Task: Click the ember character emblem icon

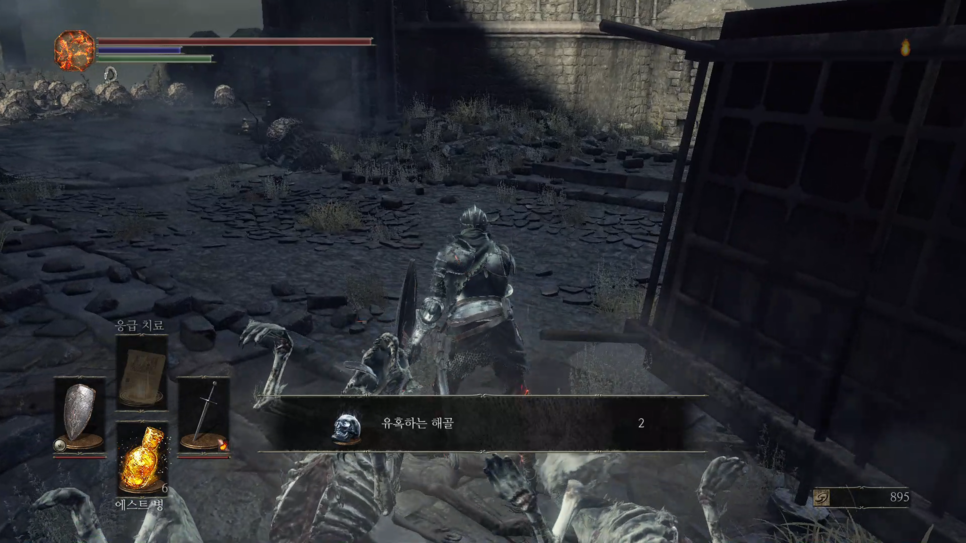Action: (74, 49)
